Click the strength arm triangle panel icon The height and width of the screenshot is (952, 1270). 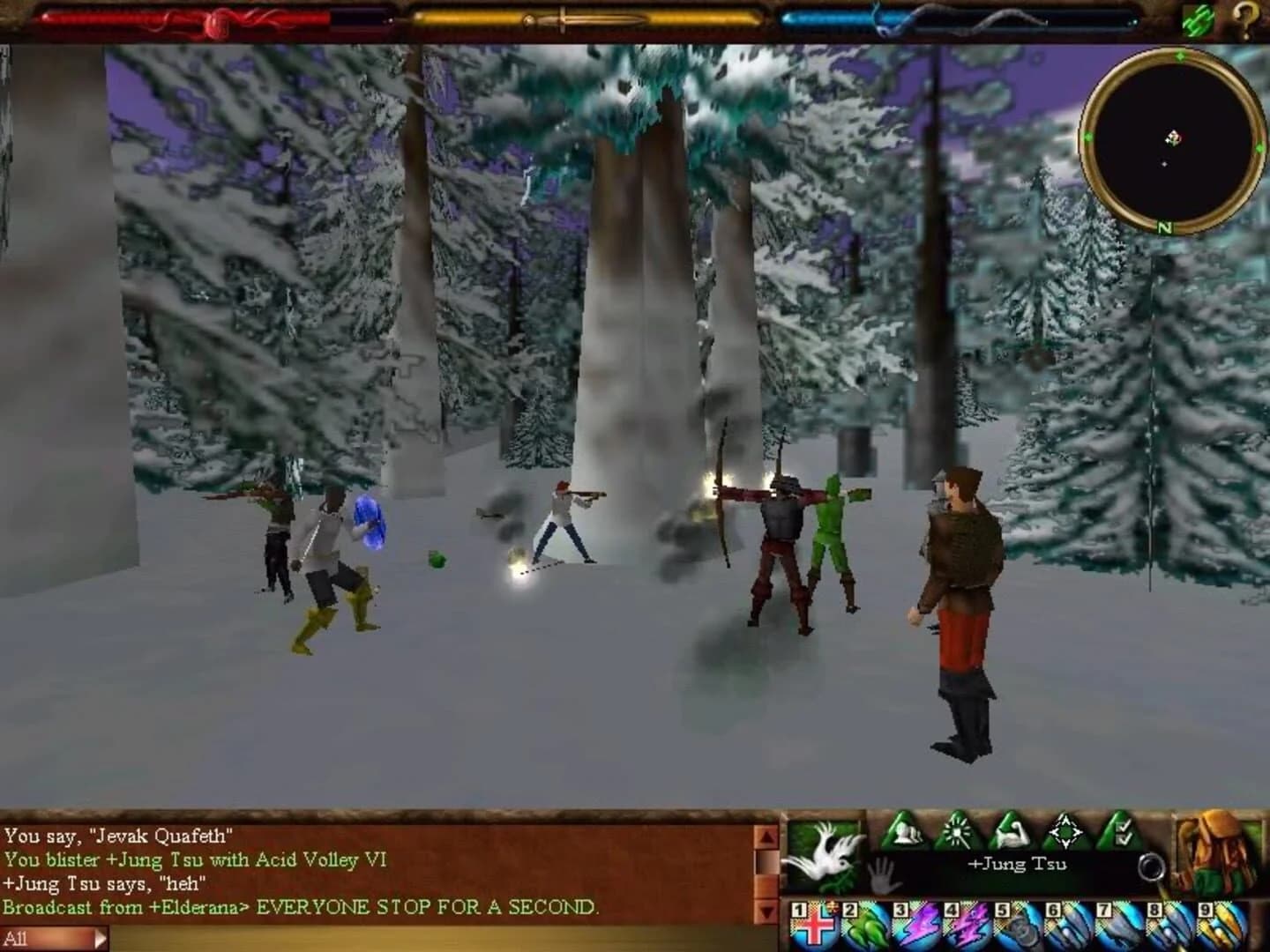point(1012,833)
